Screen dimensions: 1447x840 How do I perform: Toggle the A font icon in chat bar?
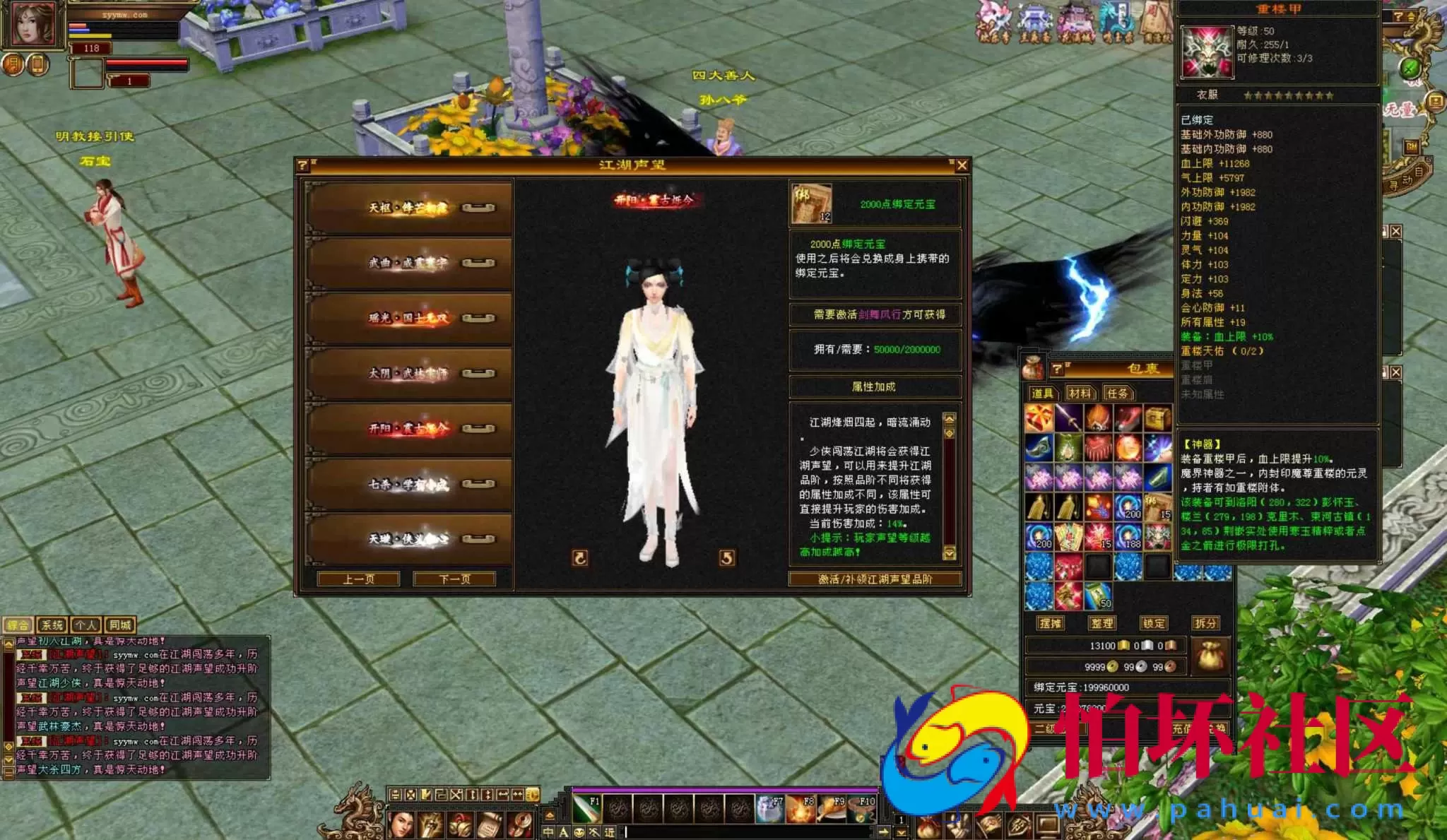564,831
